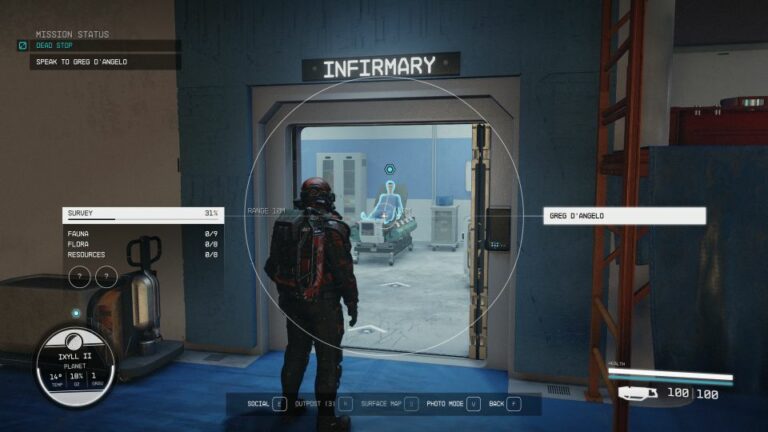Open the Survey progress panel header

pos(142,214)
